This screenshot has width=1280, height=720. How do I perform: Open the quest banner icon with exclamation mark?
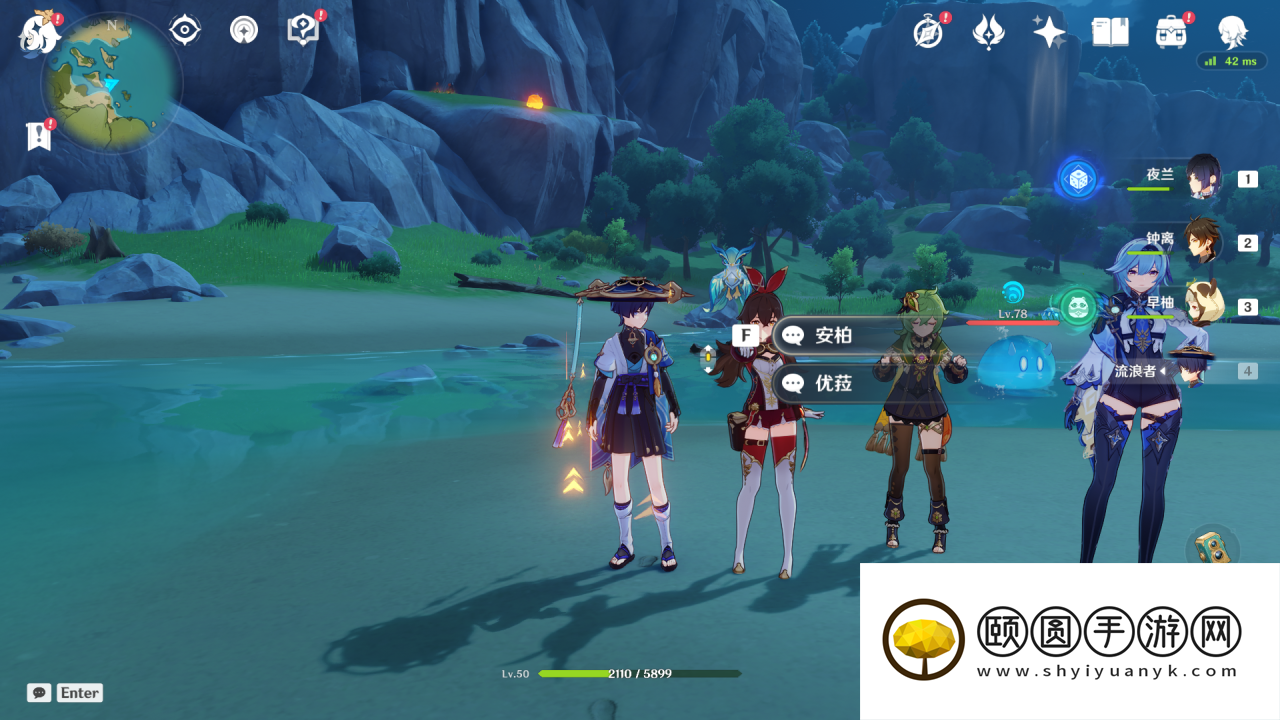click(x=39, y=136)
